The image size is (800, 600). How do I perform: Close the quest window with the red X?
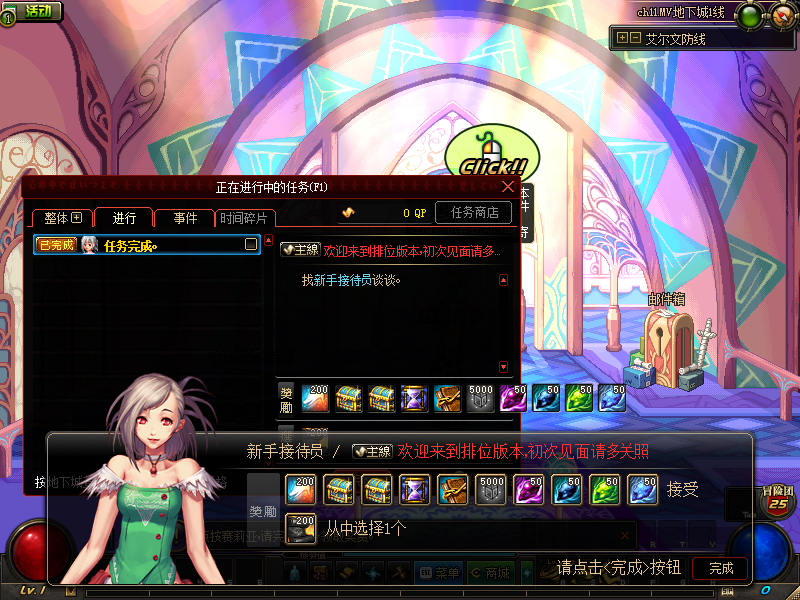pyautogui.click(x=508, y=186)
